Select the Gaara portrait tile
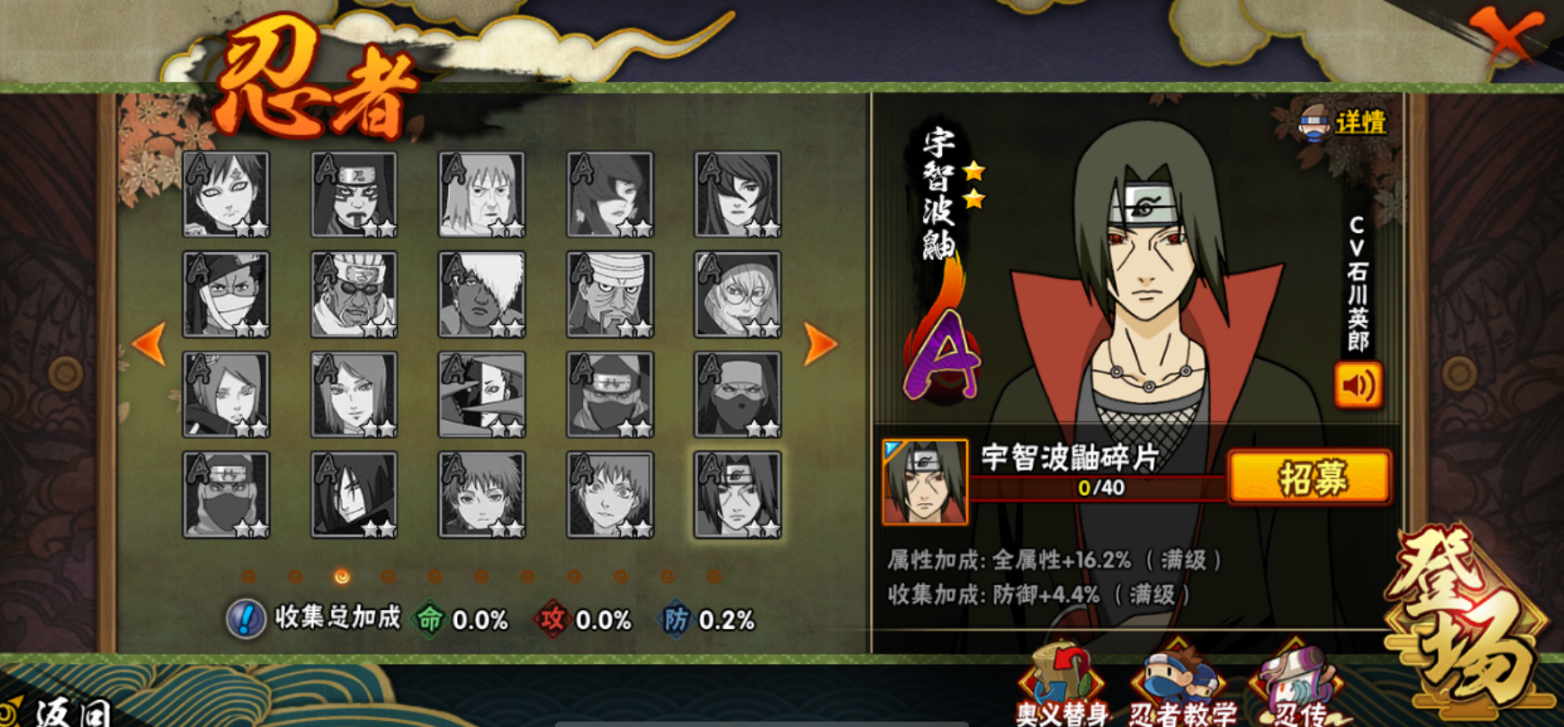The image size is (1564, 727). click(x=226, y=194)
